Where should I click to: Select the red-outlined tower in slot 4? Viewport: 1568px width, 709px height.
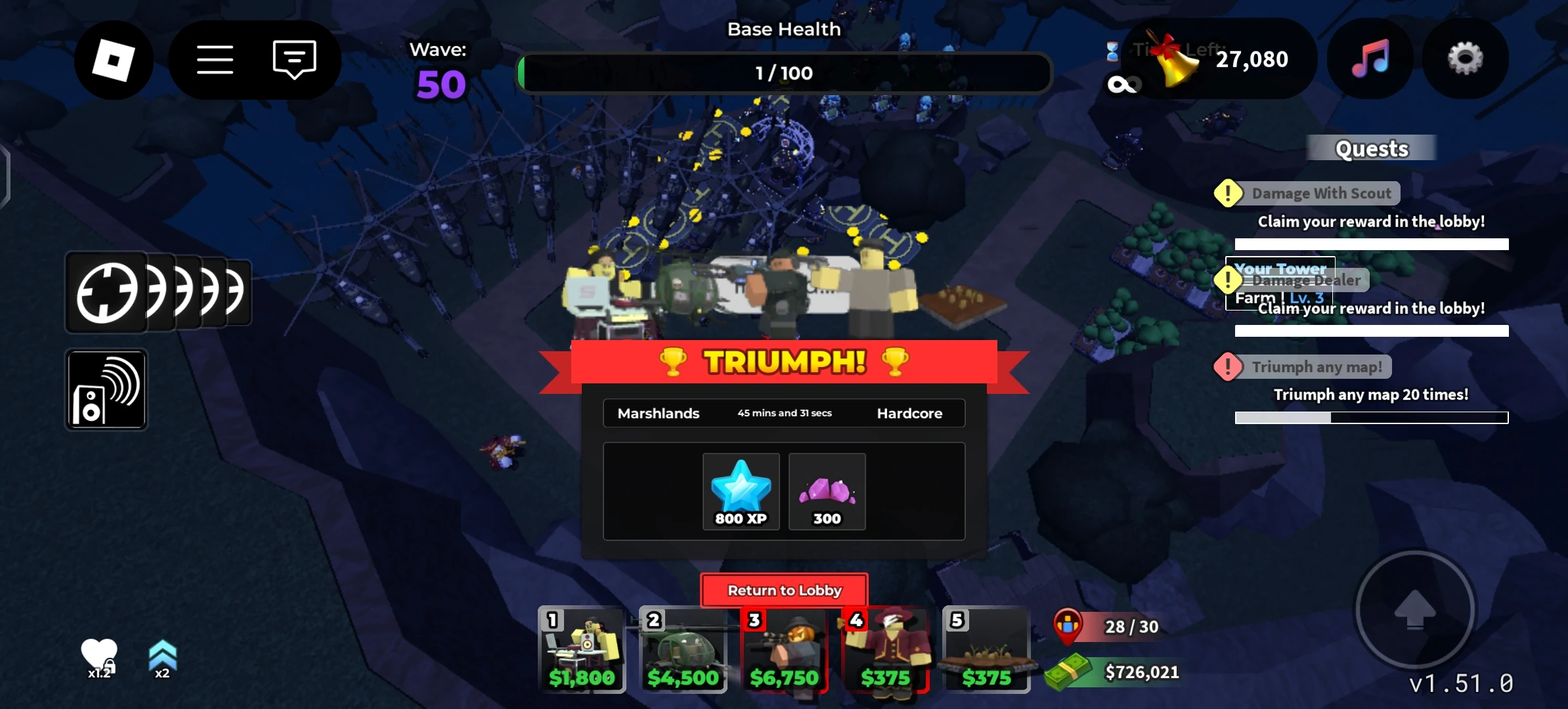(x=886, y=650)
